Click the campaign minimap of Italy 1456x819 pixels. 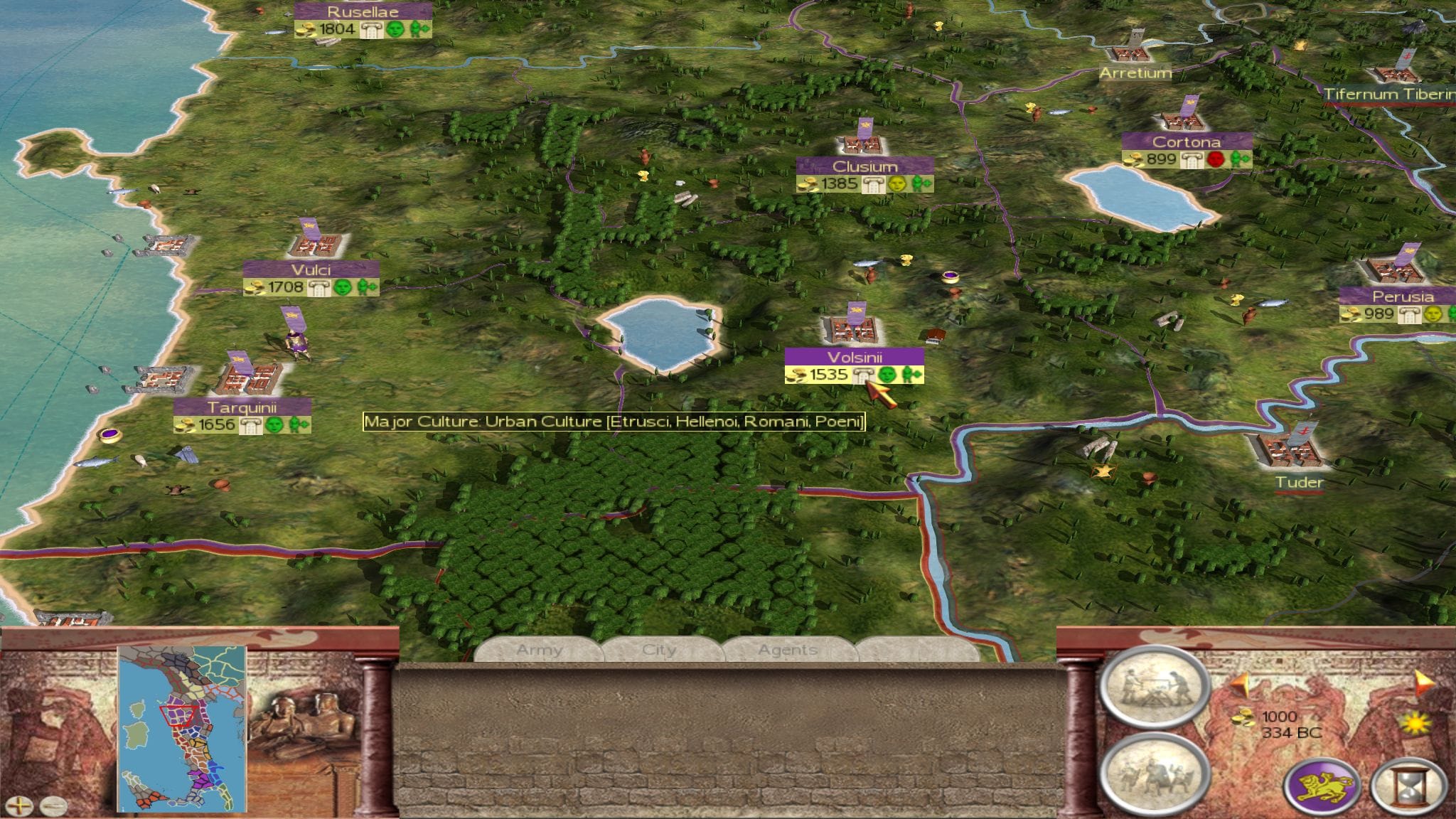click(x=182, y=728)
